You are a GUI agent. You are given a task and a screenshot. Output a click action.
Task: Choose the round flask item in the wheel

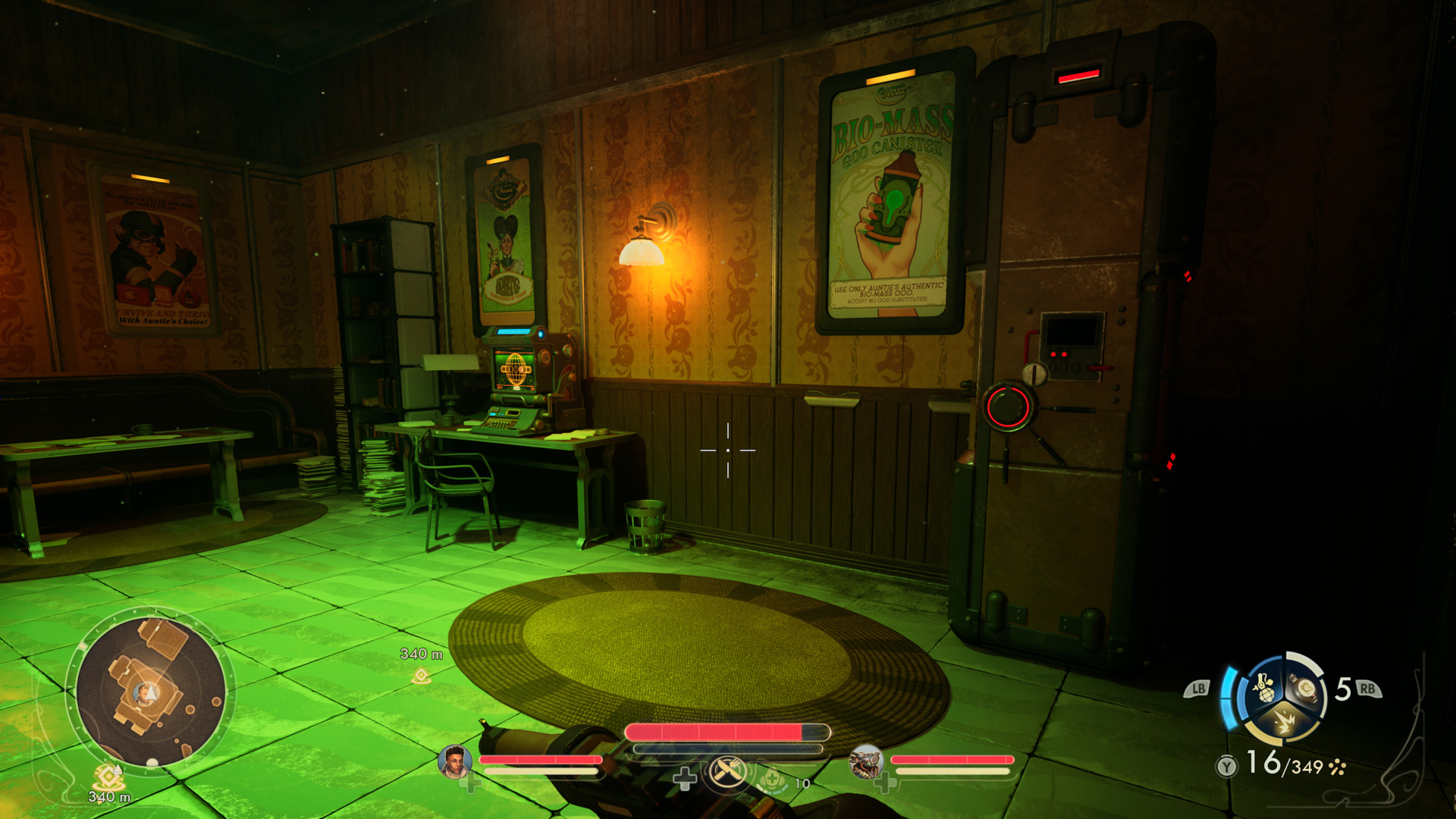tap(1306, 687)
